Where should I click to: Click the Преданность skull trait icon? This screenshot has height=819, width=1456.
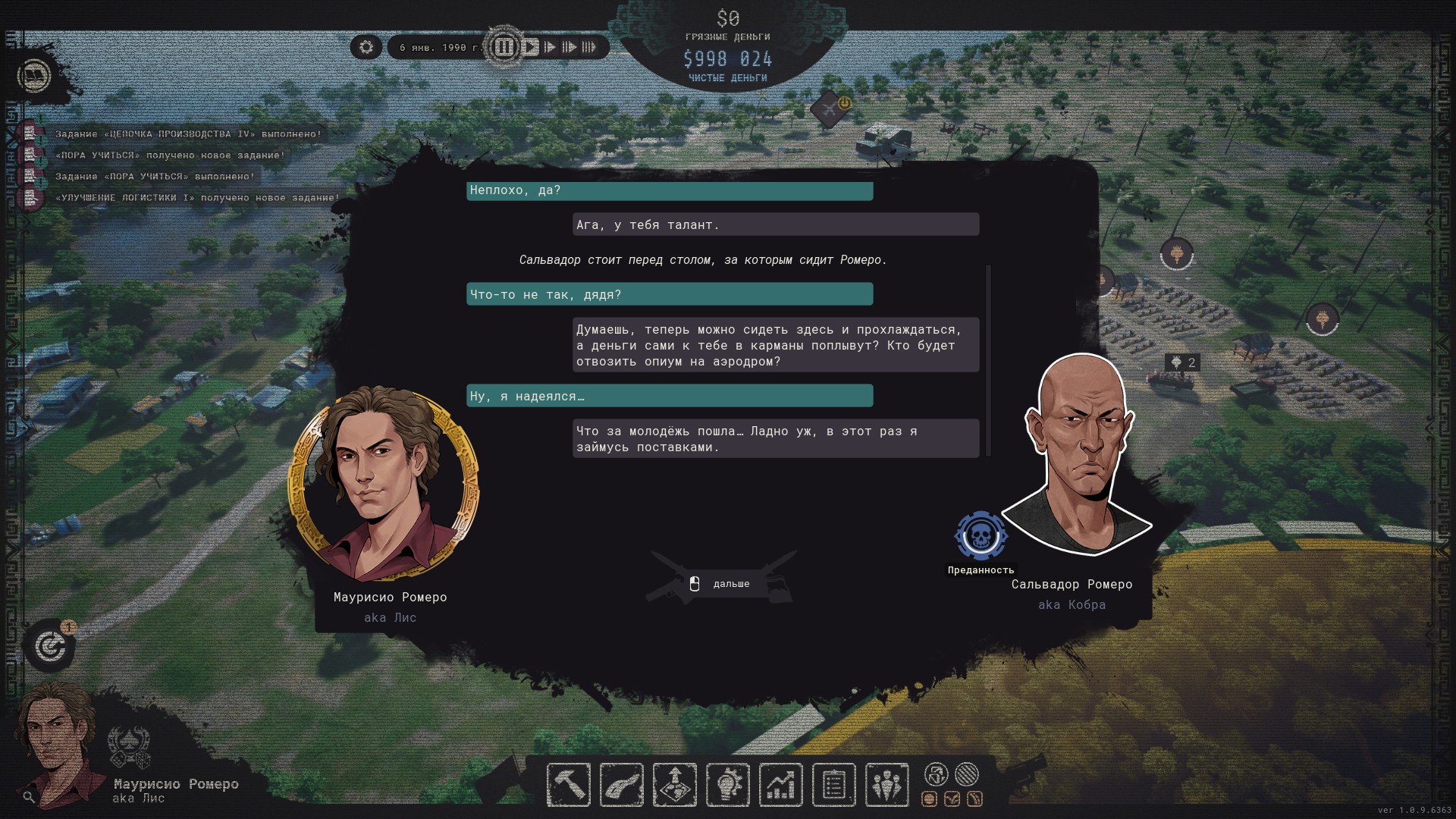click(x=981, y=536)
